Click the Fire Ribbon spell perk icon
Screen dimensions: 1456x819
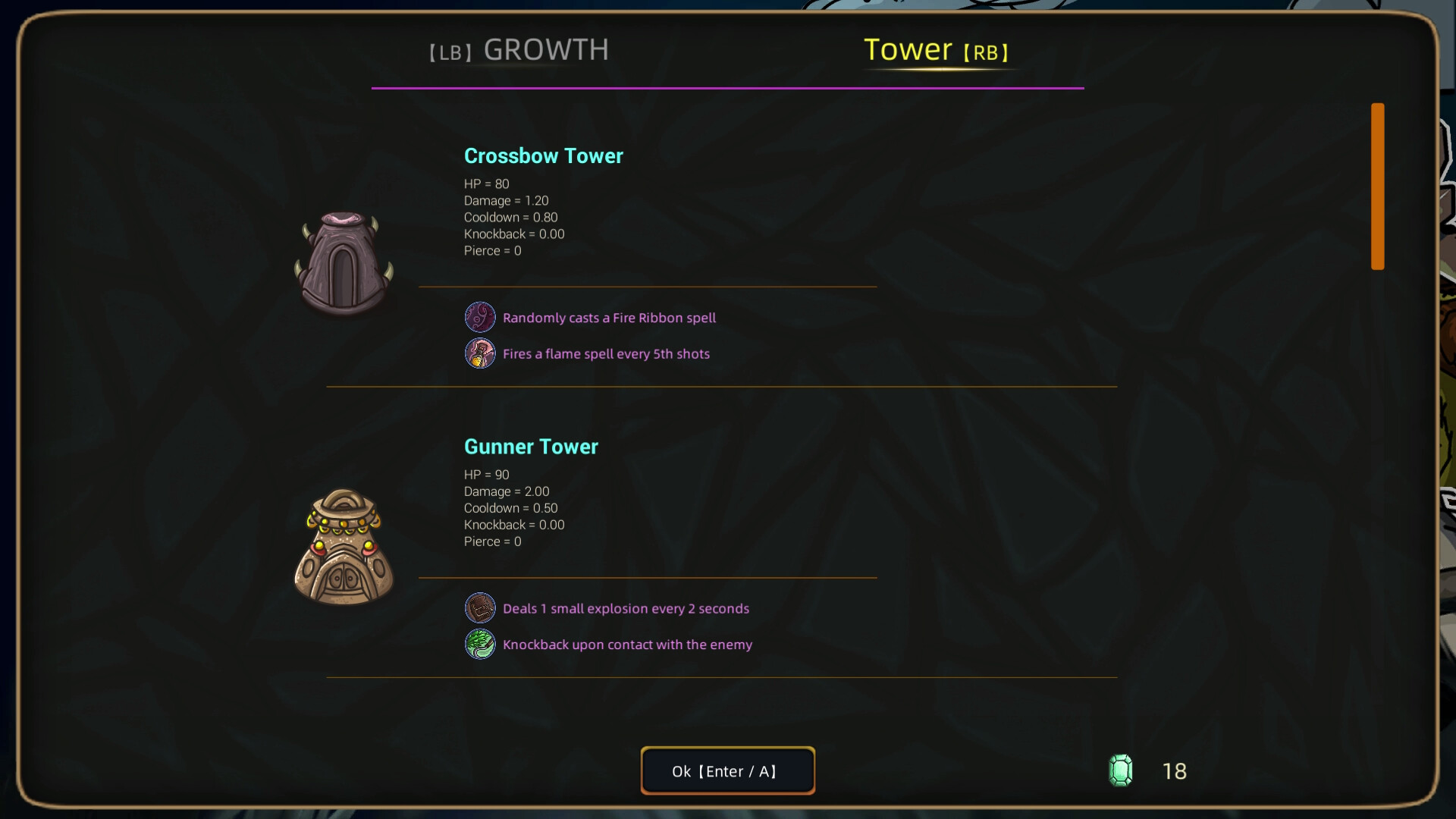[480, 317]
